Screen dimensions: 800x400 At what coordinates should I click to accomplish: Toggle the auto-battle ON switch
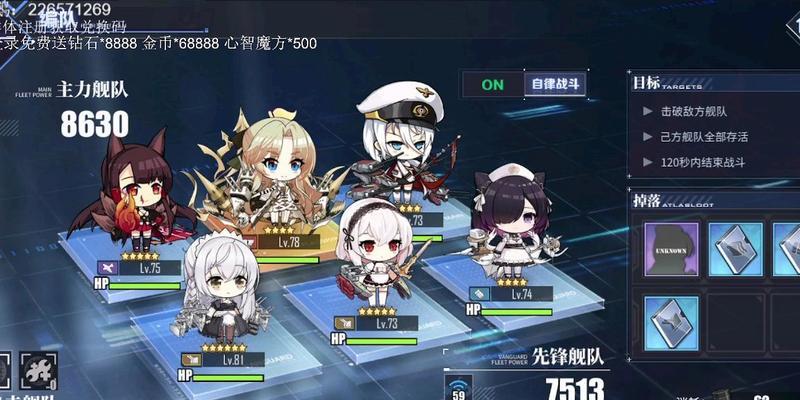click(493, 85)
